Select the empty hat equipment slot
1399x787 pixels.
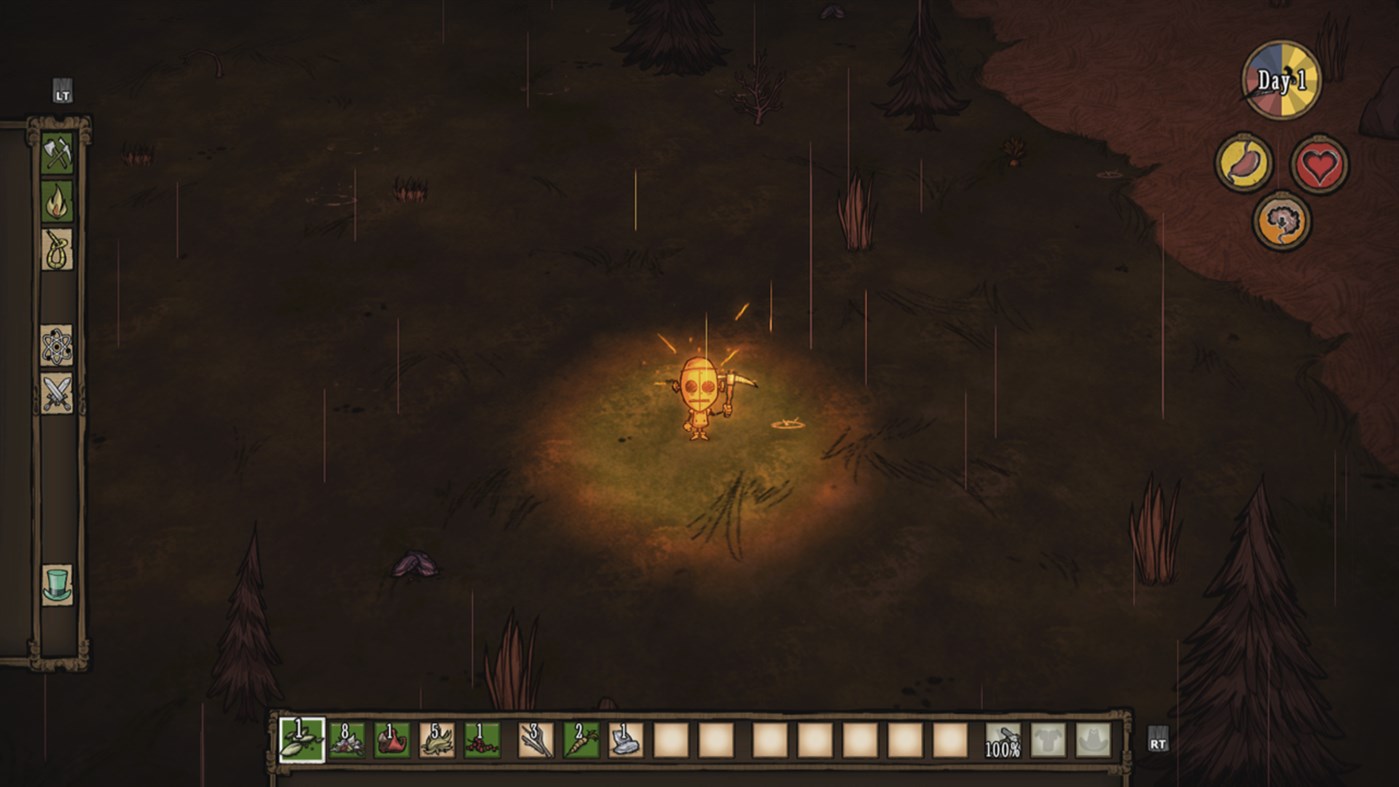[1093, 740]
